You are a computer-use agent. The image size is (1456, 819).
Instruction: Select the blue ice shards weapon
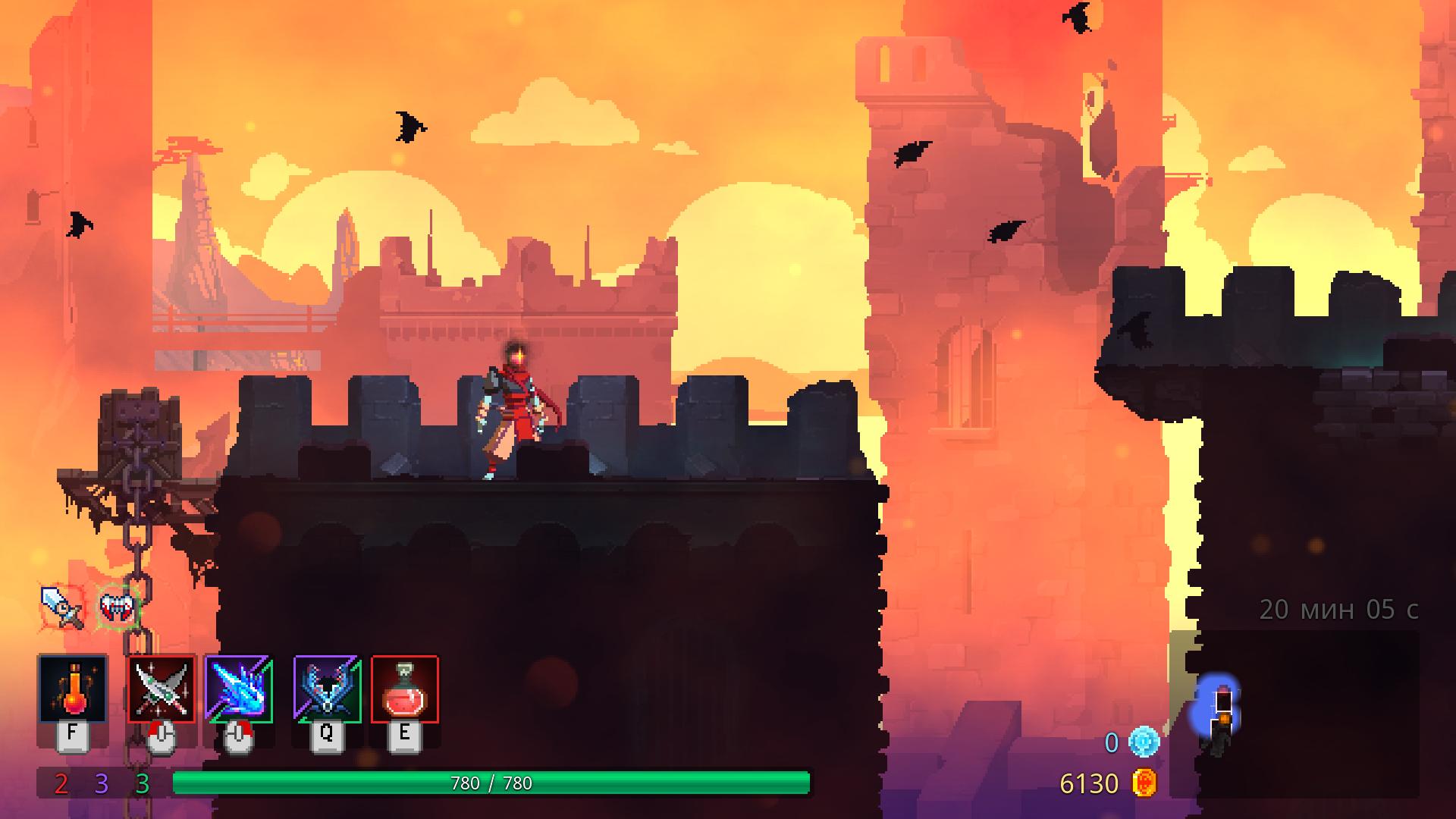[239, 689]
